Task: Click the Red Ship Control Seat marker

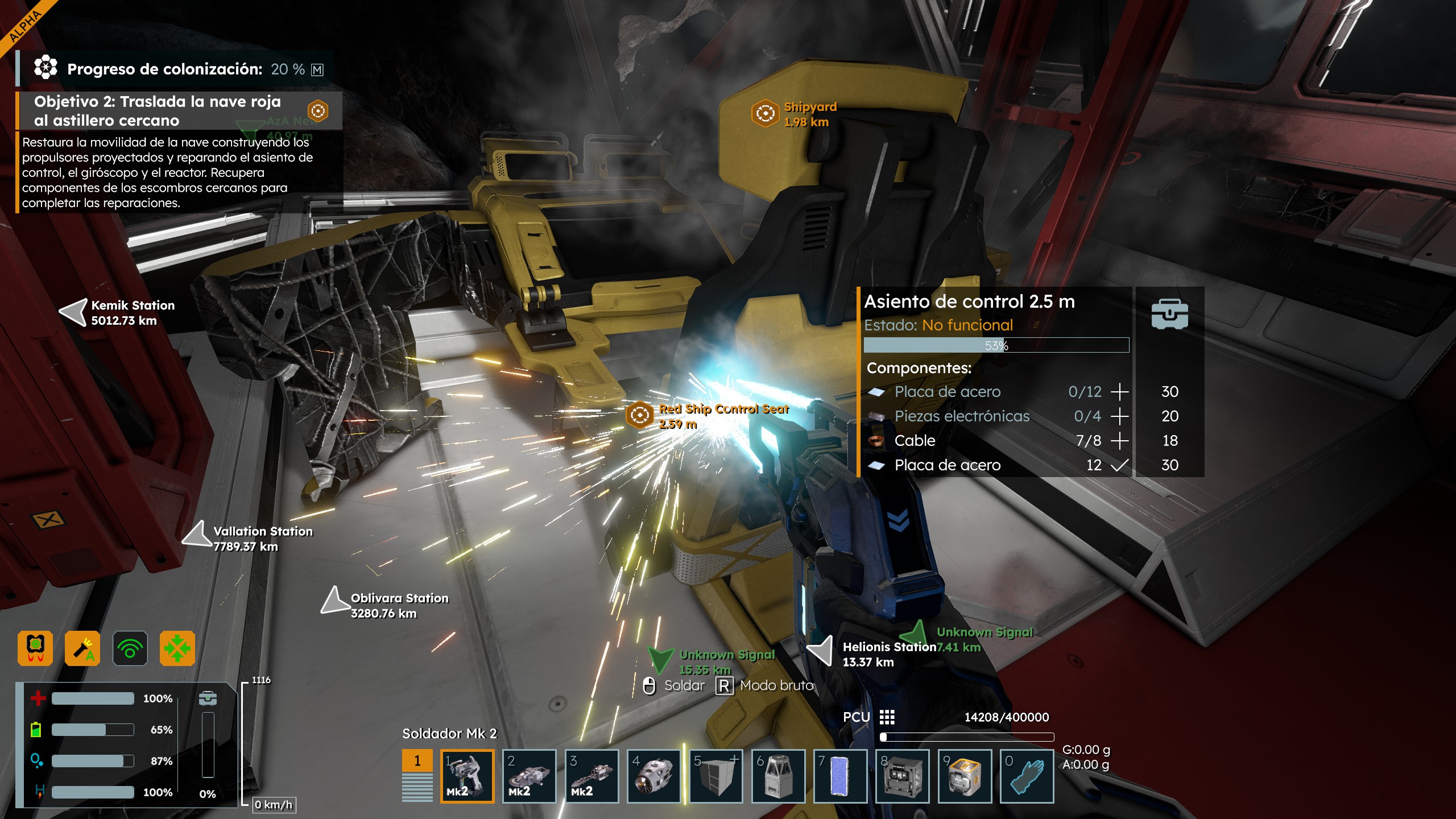Action: coord(639,415)
